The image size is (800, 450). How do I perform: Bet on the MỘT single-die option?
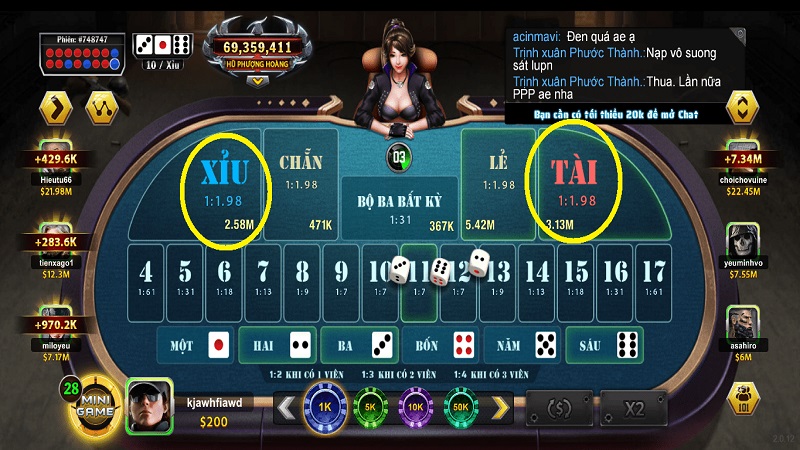pyautogui.click(x=195, y=346)
